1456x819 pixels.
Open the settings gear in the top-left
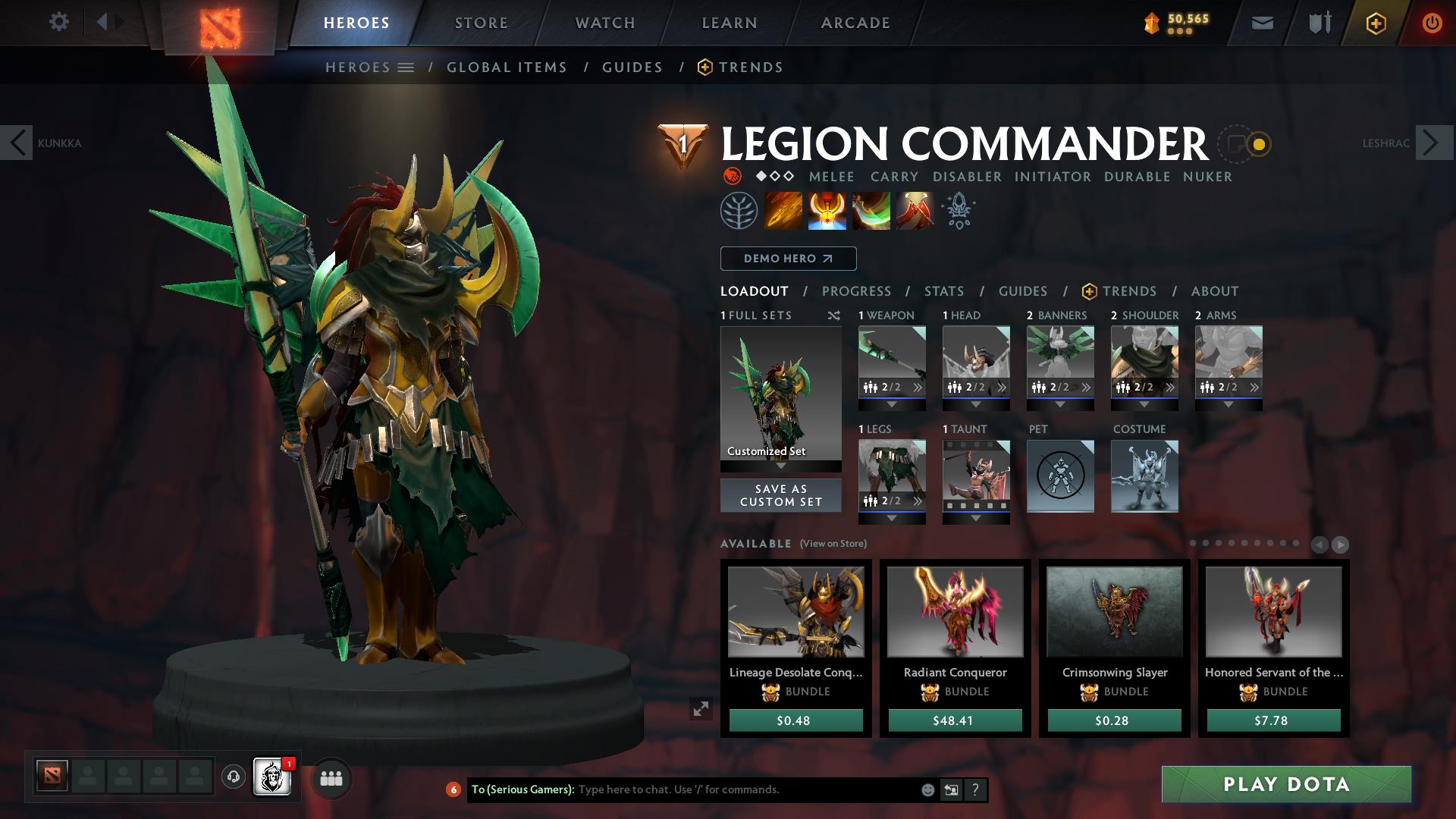pos(59,22)
